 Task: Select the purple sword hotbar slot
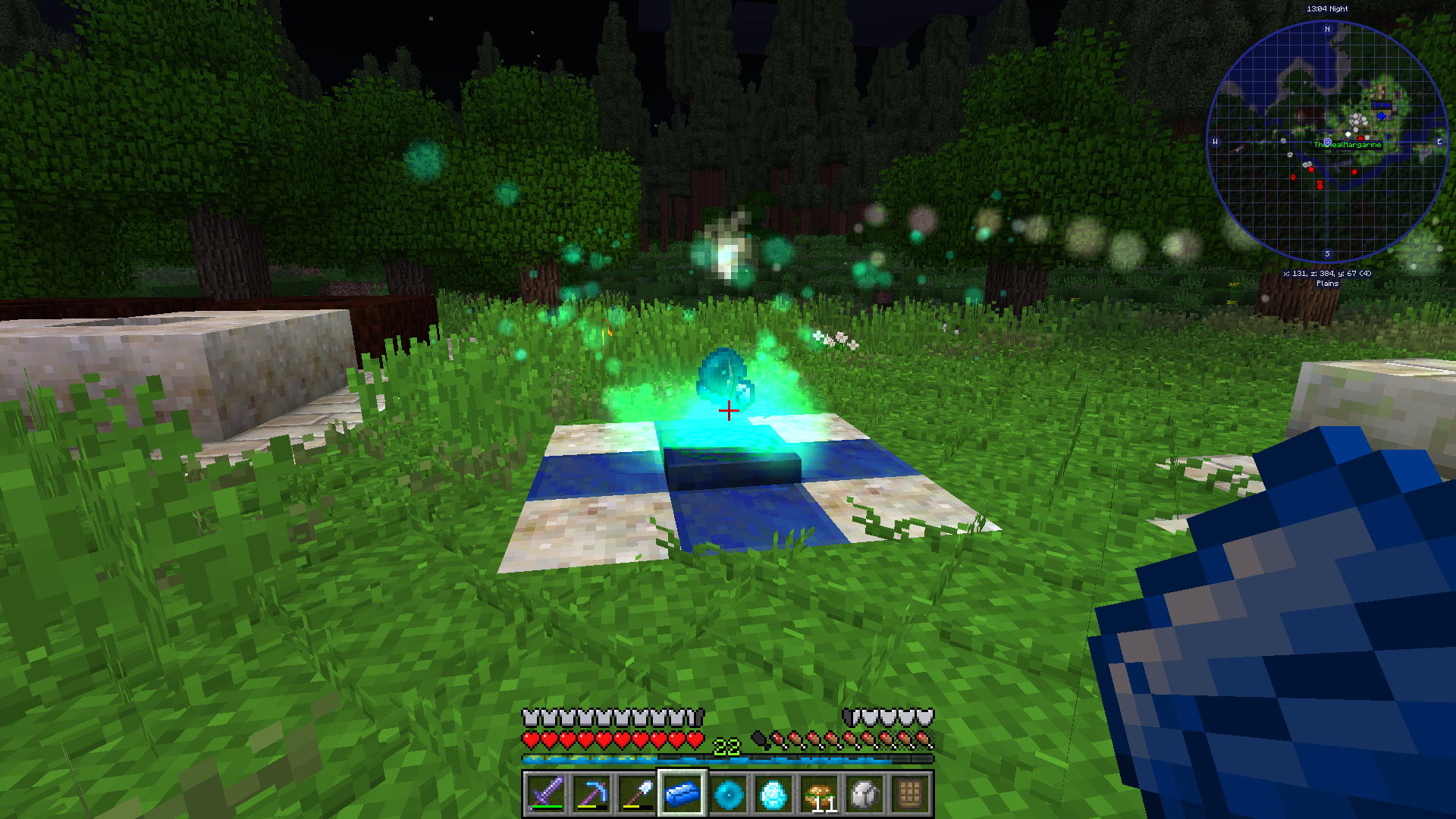click(x=546, y=794)
